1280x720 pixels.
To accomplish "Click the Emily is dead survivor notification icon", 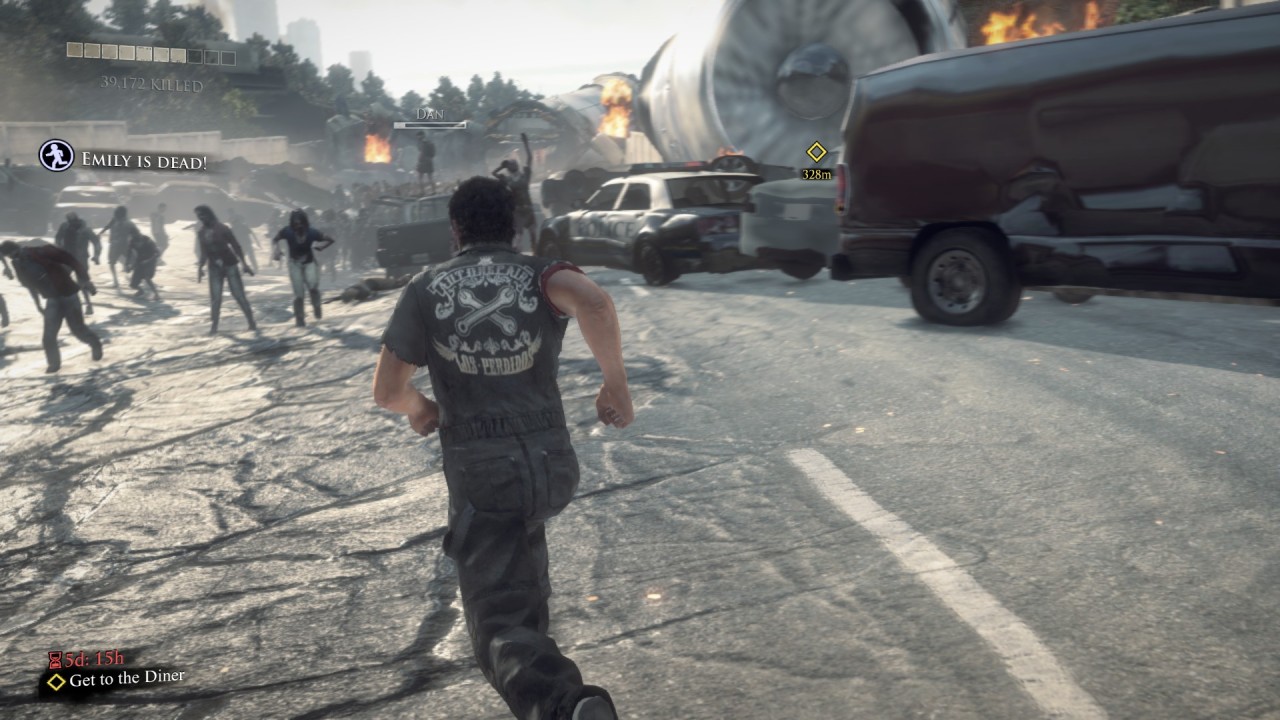I will click(x=56, y=155).
